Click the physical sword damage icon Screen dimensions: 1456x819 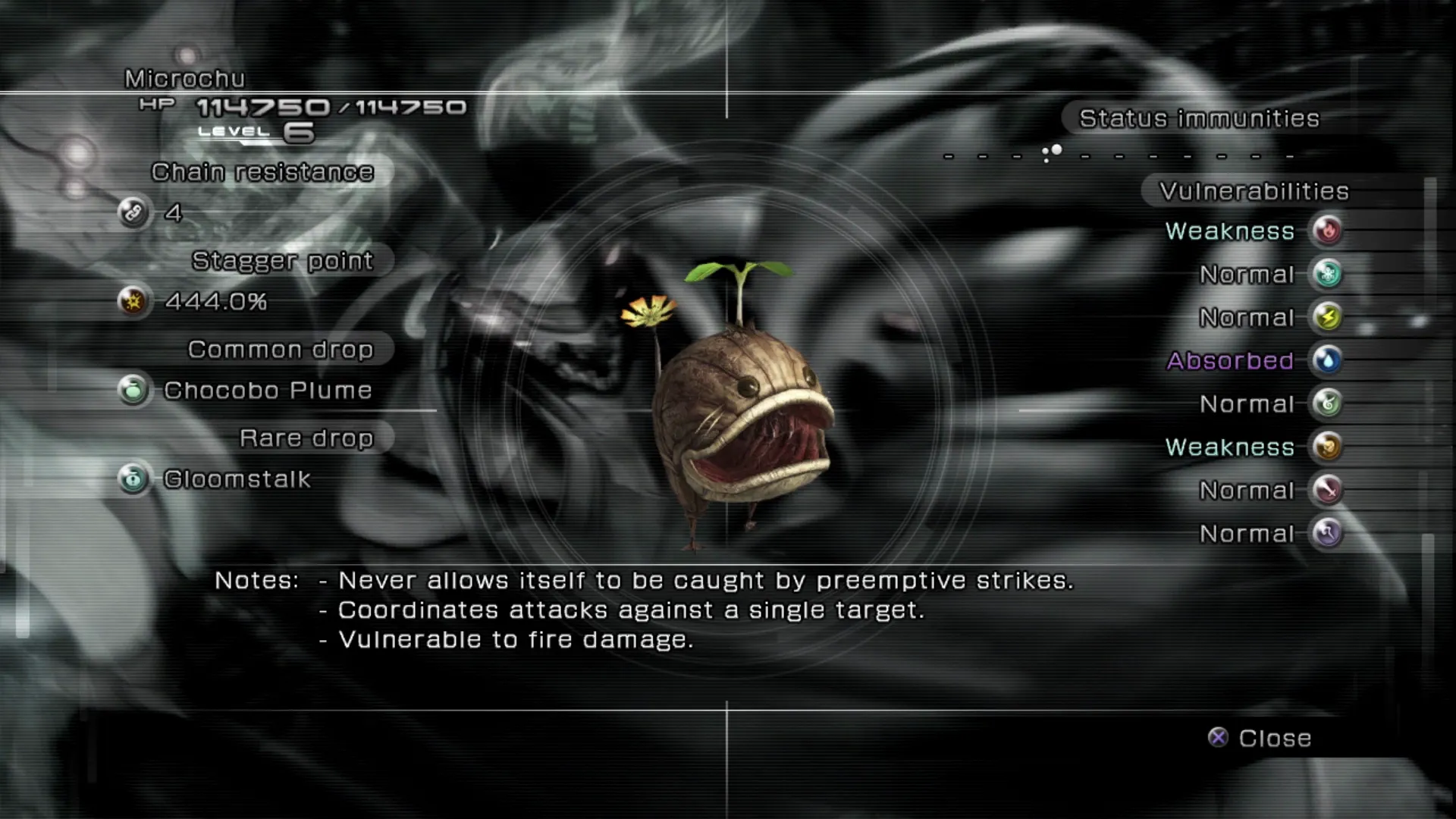point(1327,490)
